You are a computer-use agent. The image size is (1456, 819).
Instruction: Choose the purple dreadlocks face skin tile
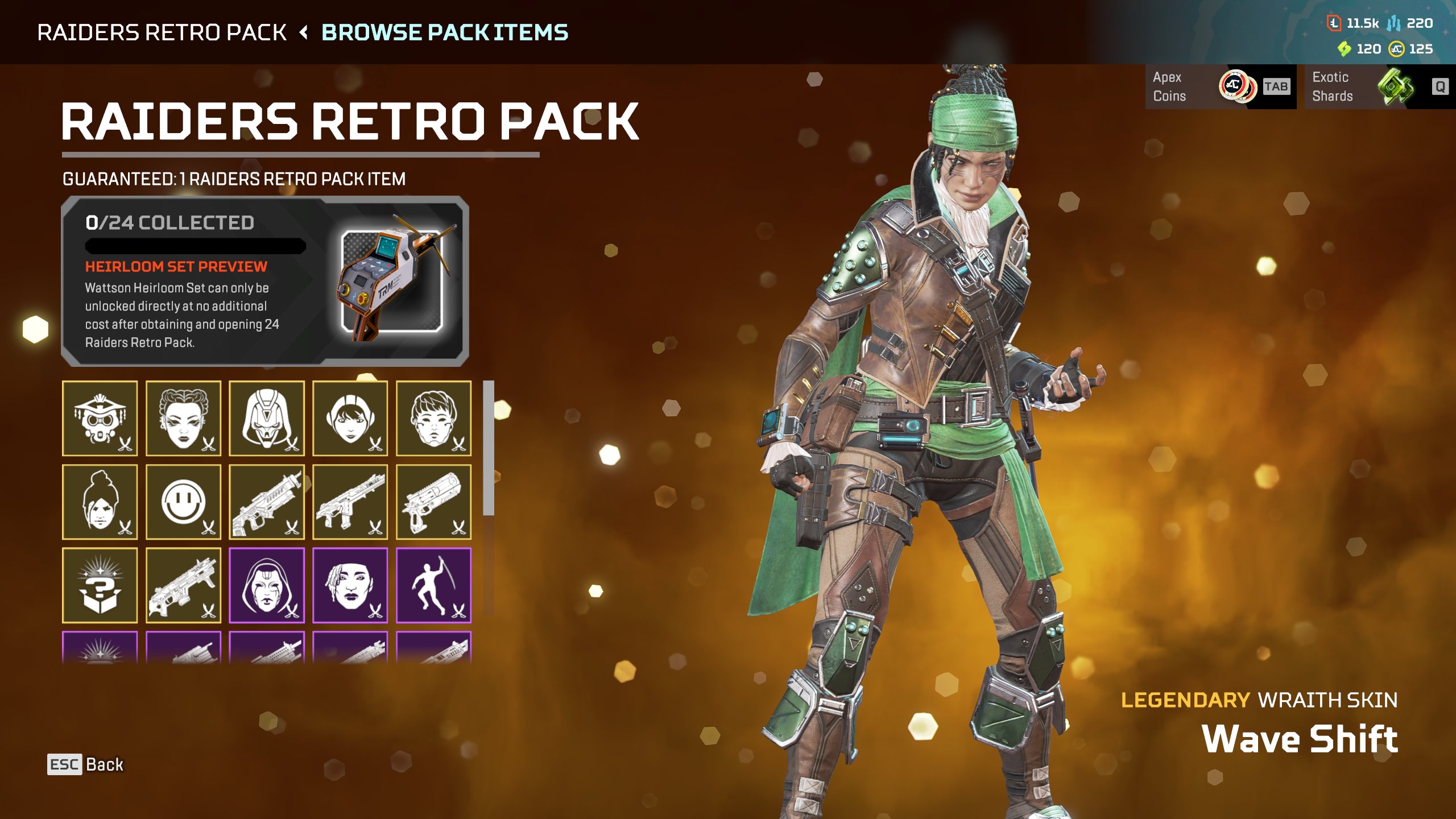click(350, 586)
